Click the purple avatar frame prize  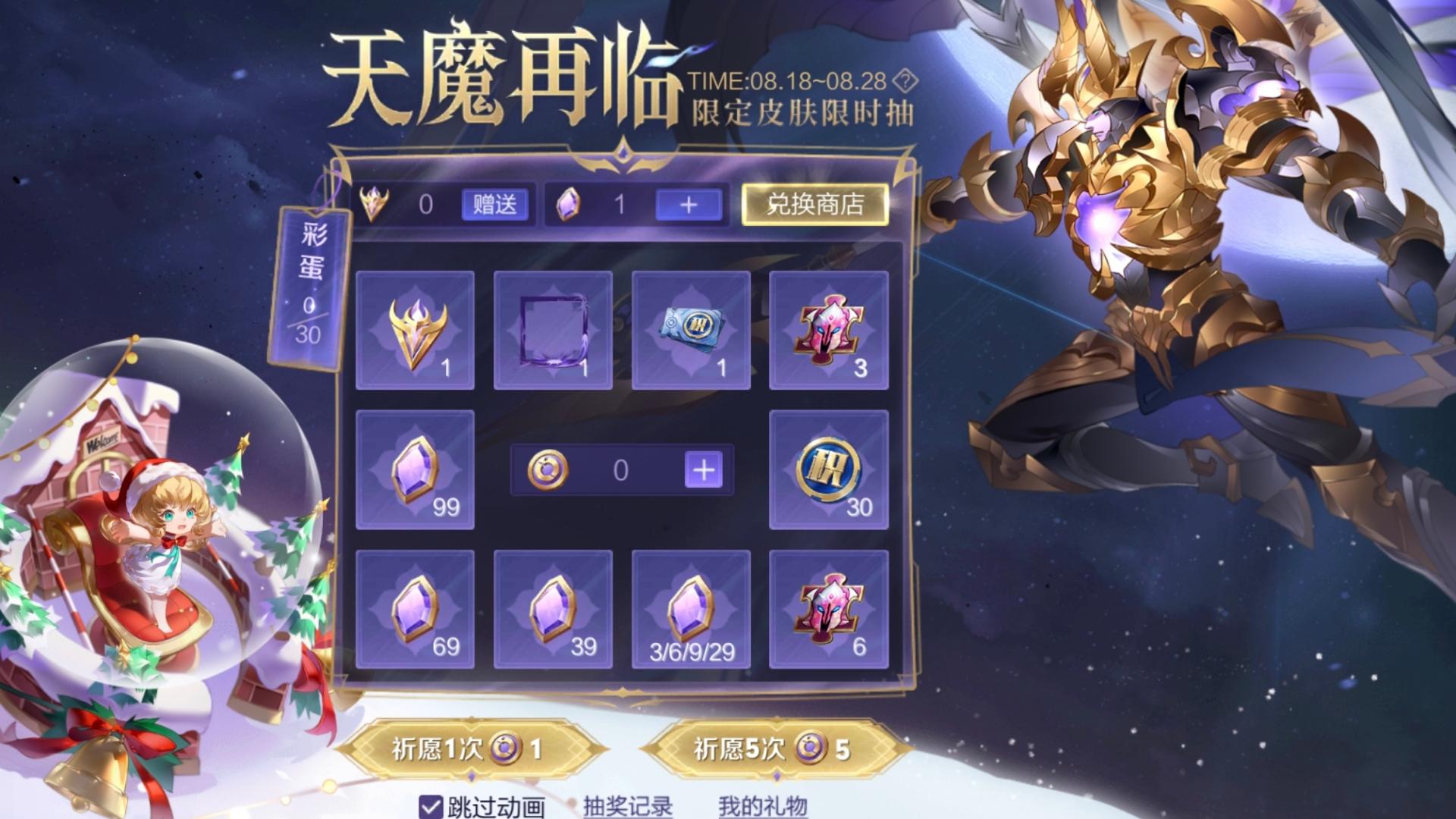552,330
